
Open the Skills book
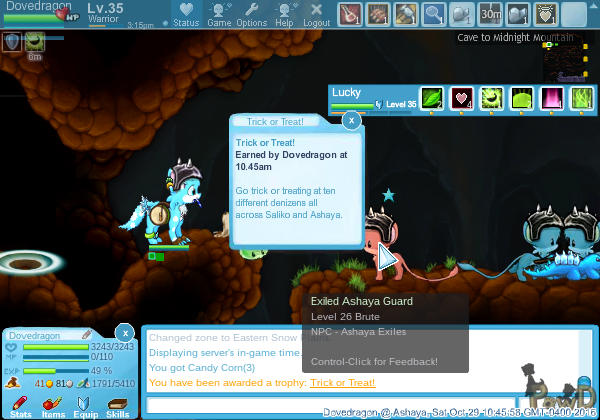point(118,405)
